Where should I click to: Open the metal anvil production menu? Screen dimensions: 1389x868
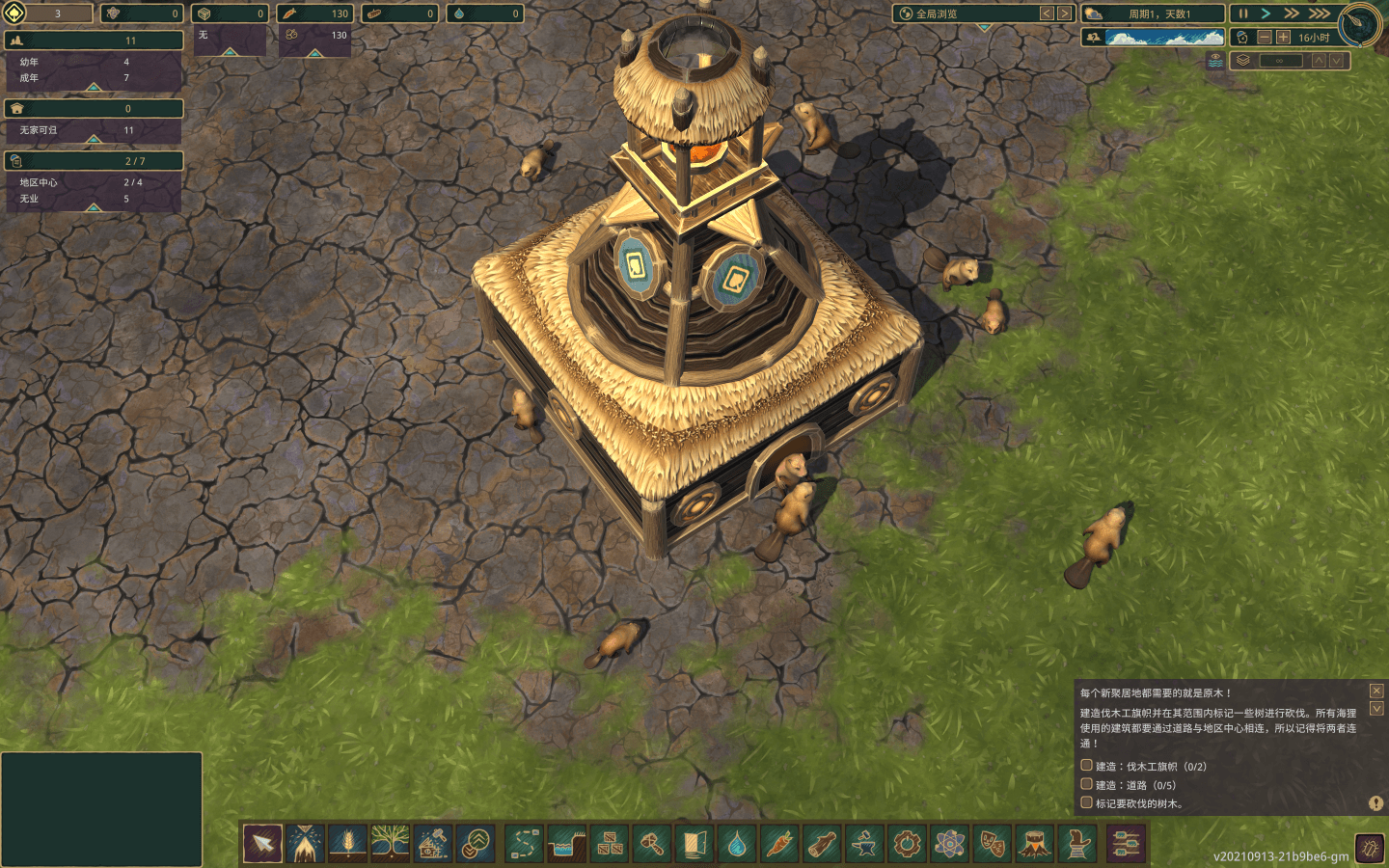pyautogui.click(x=862, y=845)
